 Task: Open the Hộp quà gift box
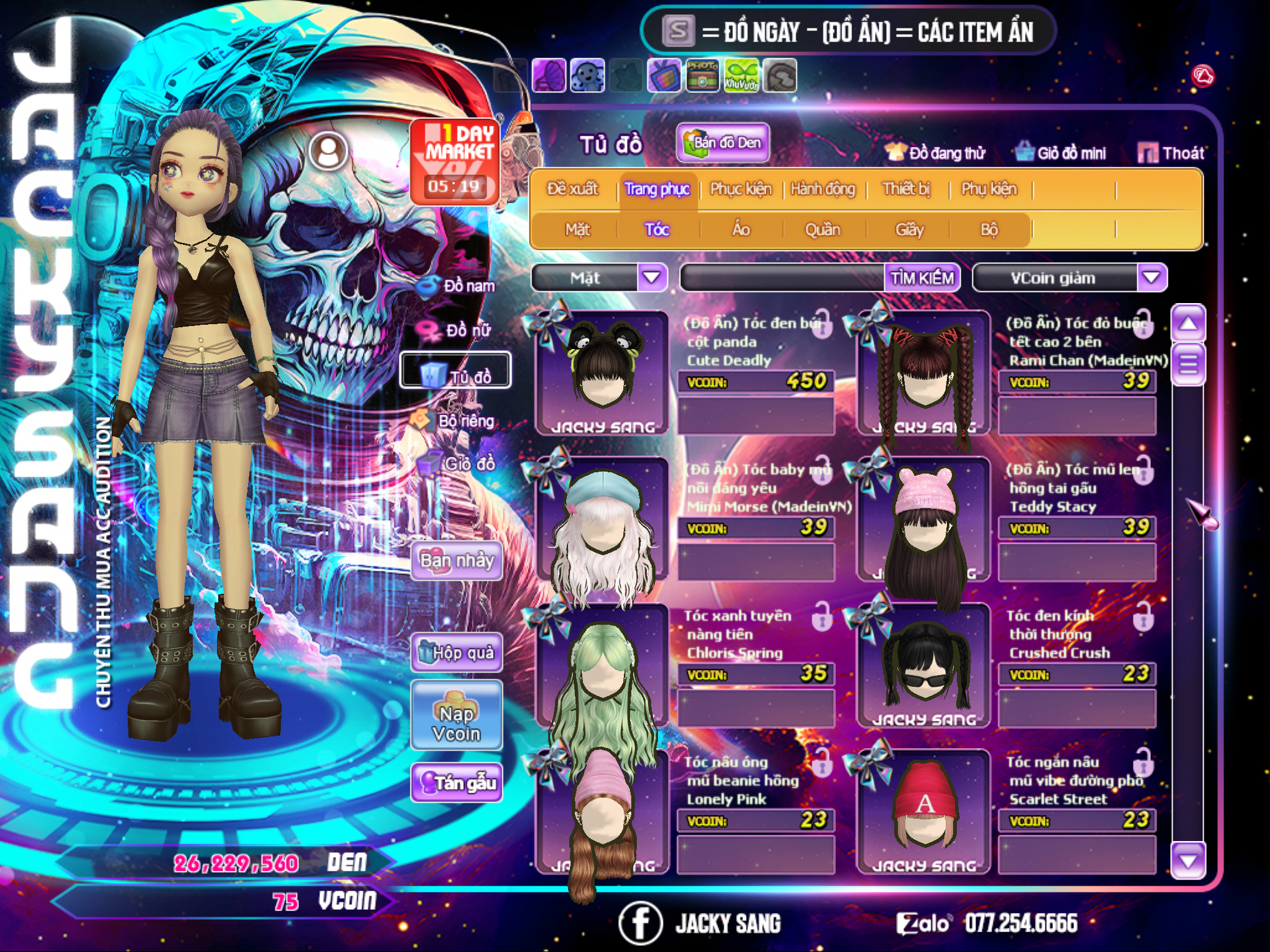[456, 652]
